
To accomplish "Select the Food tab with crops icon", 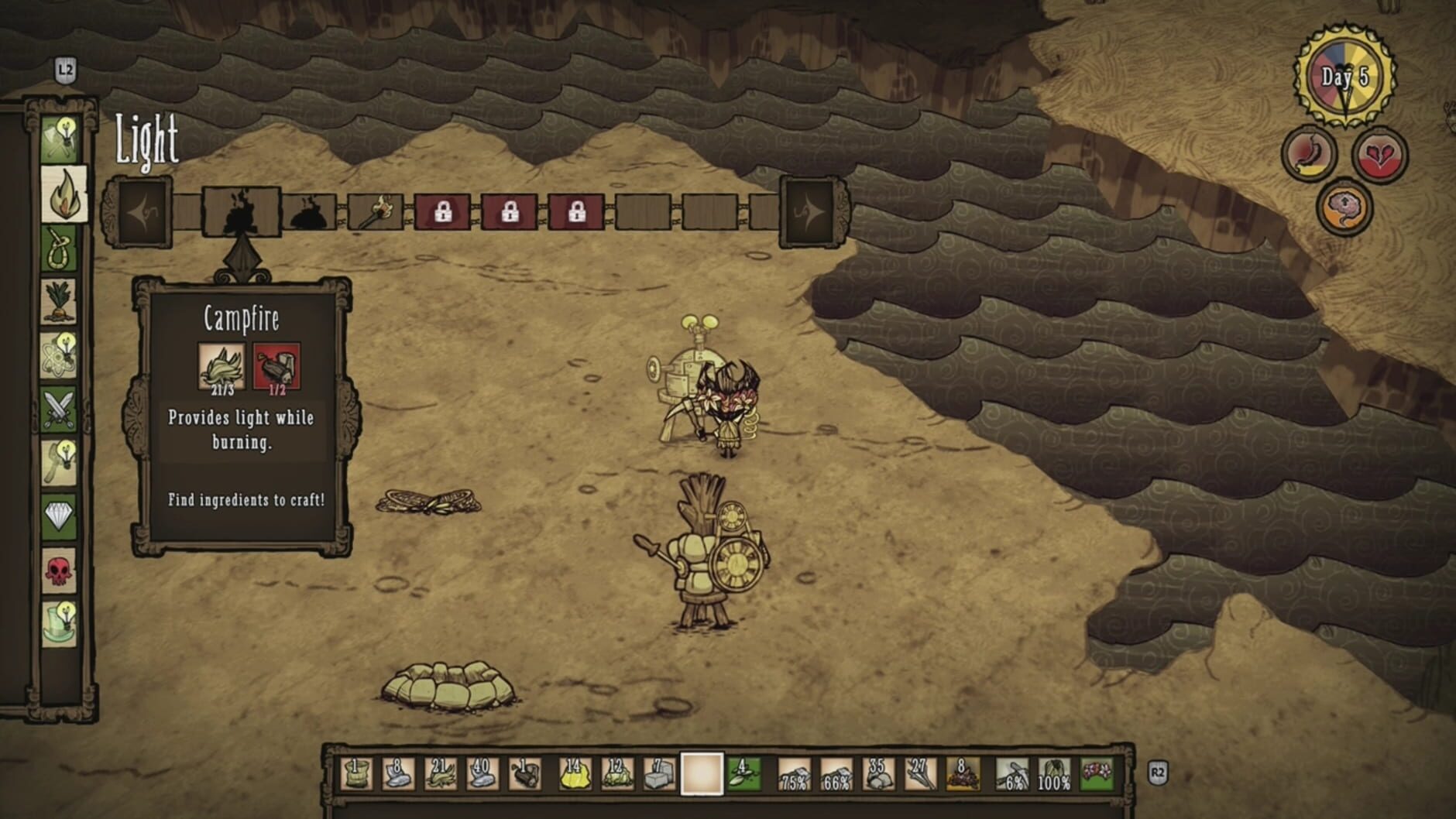I will [x=60, y=301].
